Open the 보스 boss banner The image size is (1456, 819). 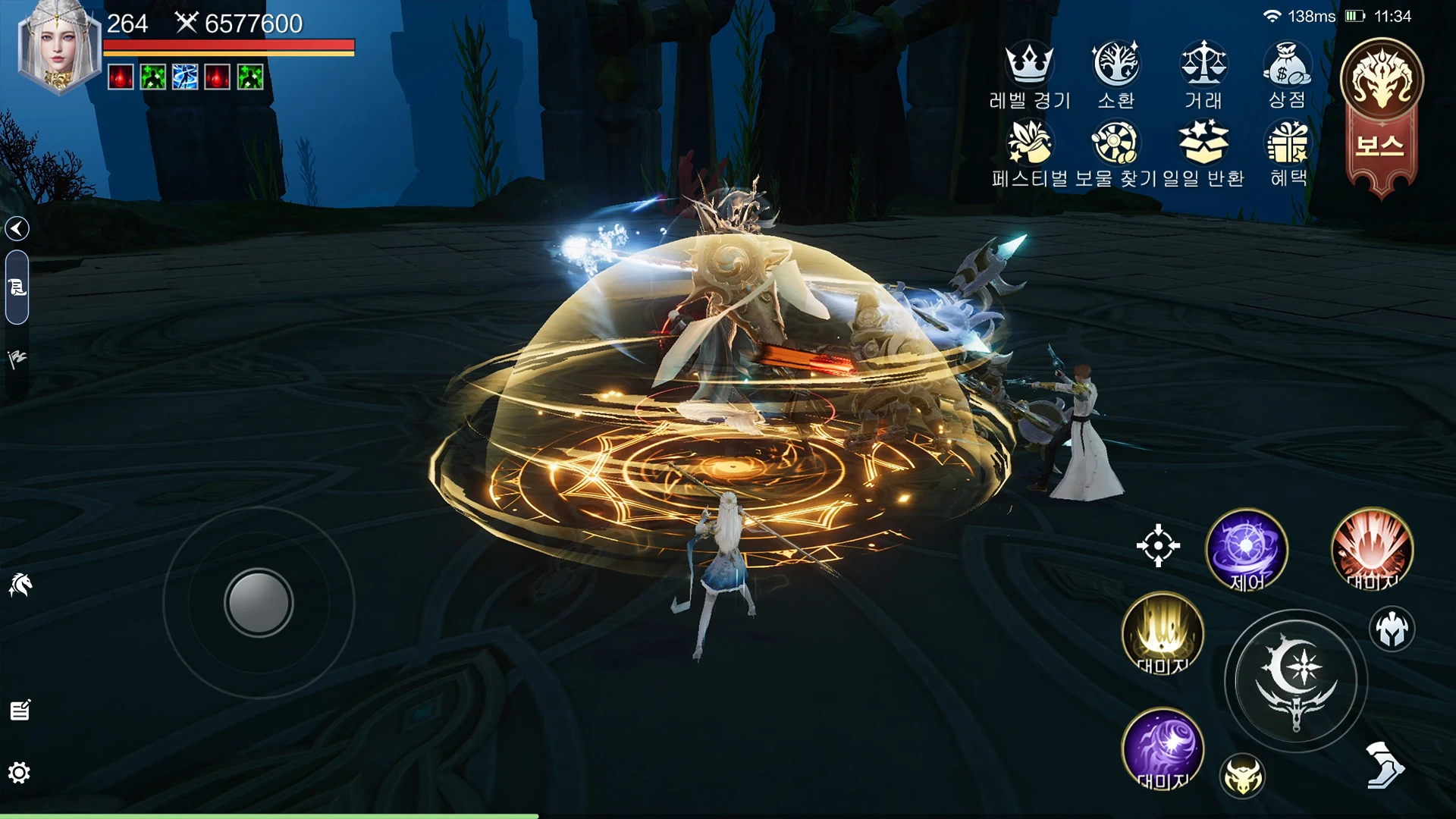tap(1382, 114)
